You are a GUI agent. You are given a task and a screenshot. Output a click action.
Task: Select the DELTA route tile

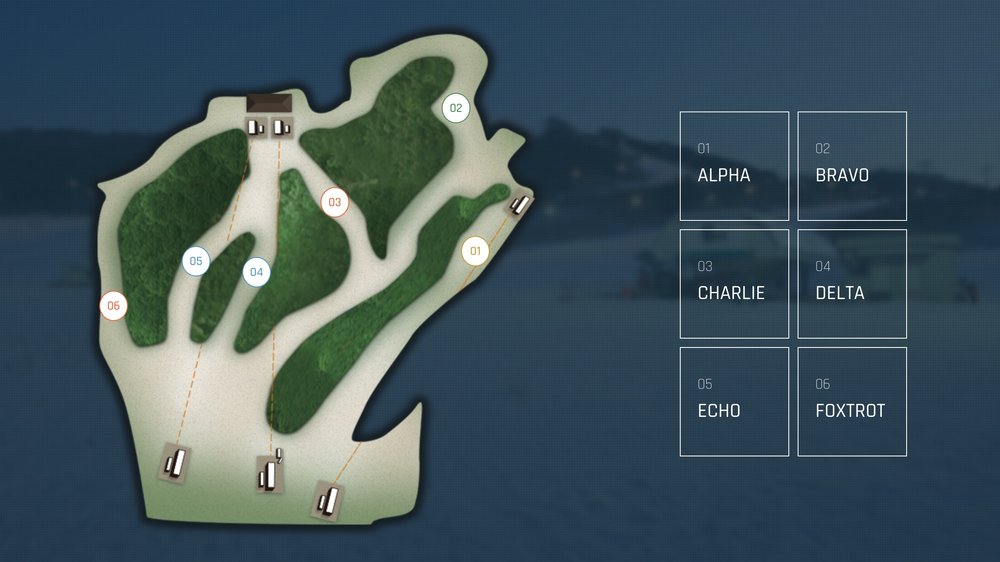click(852, 284)
